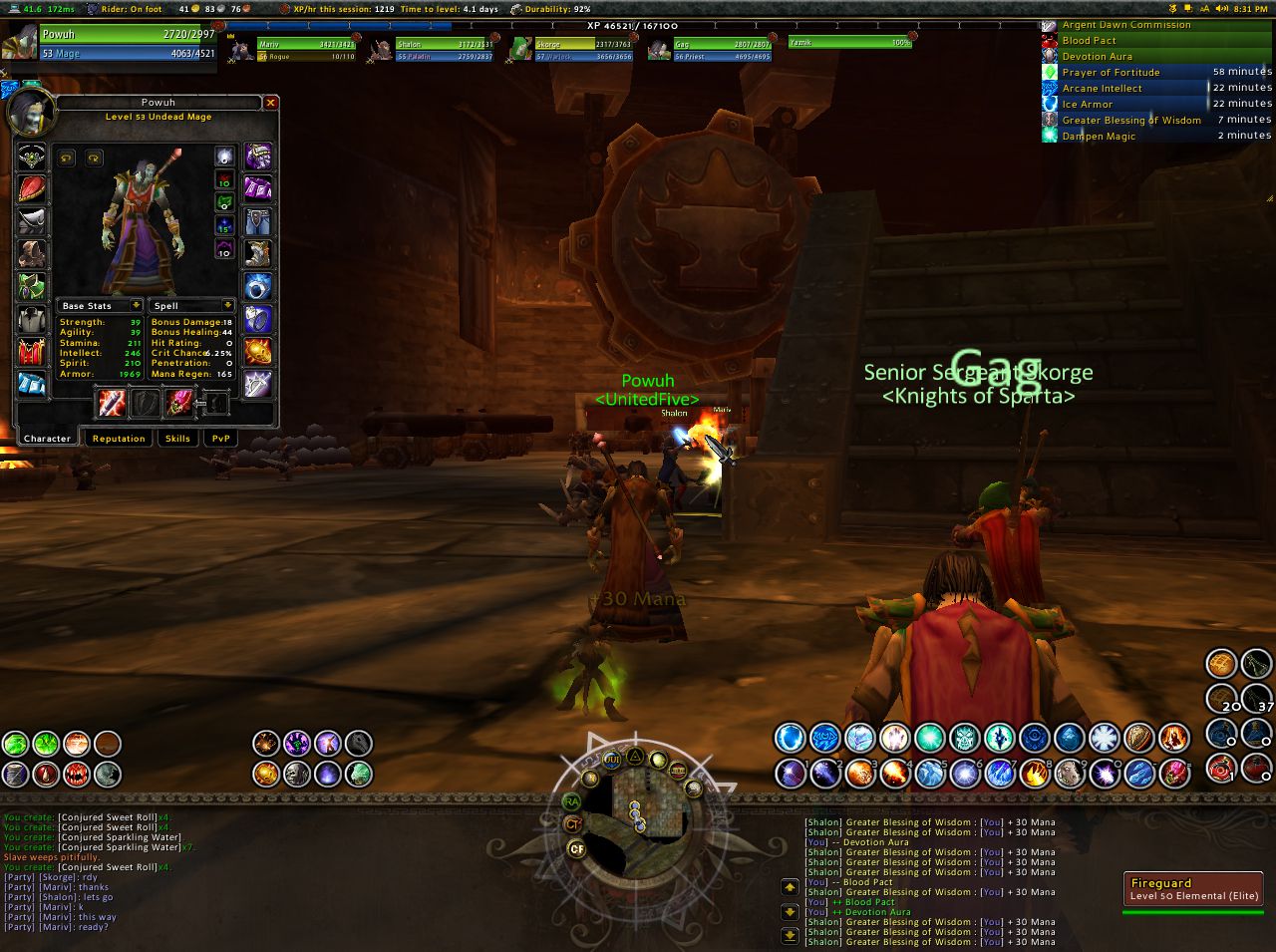1276x952 pixels.
Task: Click the CF button beside the minimap
Action: (576, 848)
